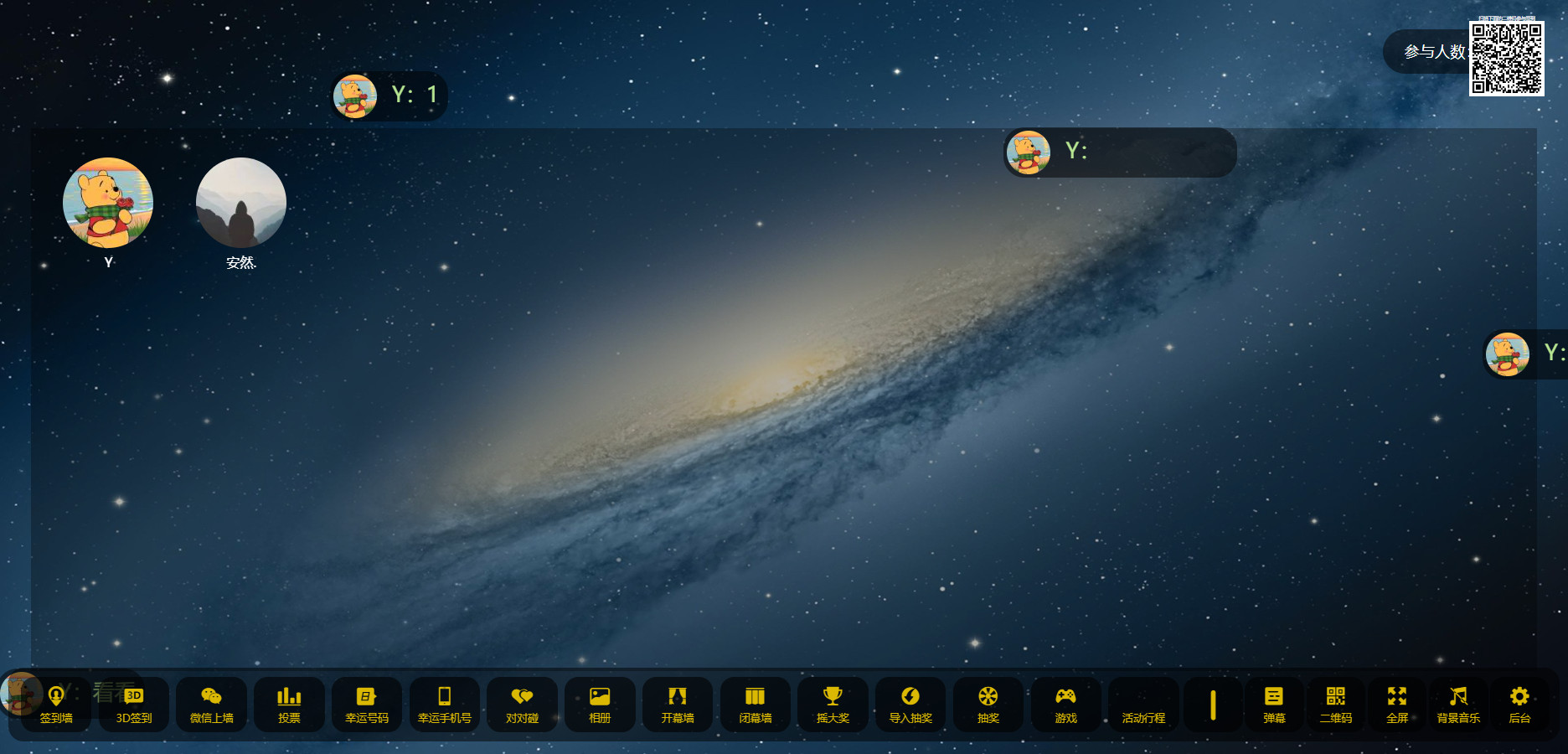Toggle 弹幕 bullet comments
This screenshot has height=754, width=1568.
click(x=1274, y=705)
